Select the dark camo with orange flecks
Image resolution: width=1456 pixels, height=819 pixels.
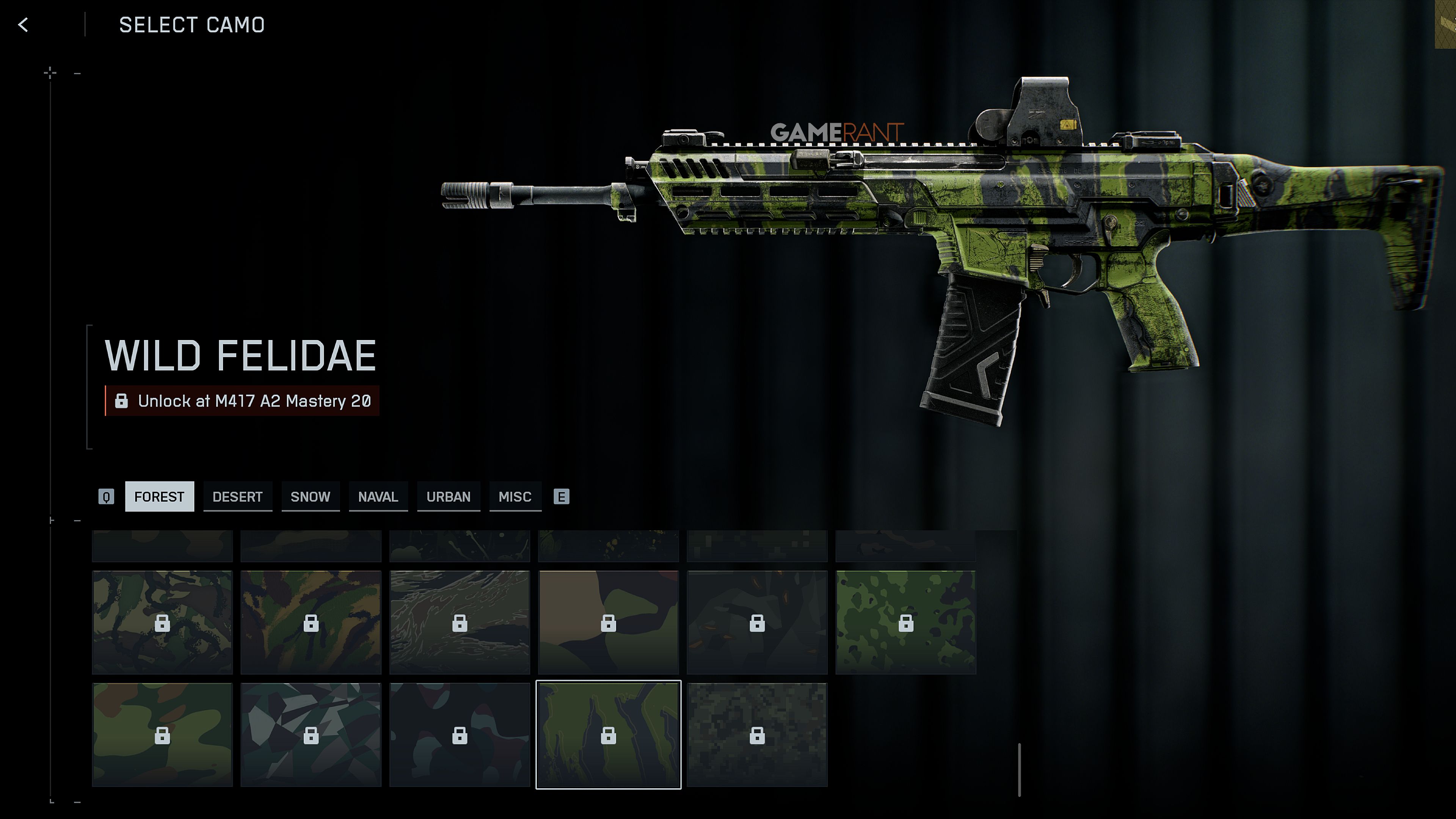click(x=757, y=622)
